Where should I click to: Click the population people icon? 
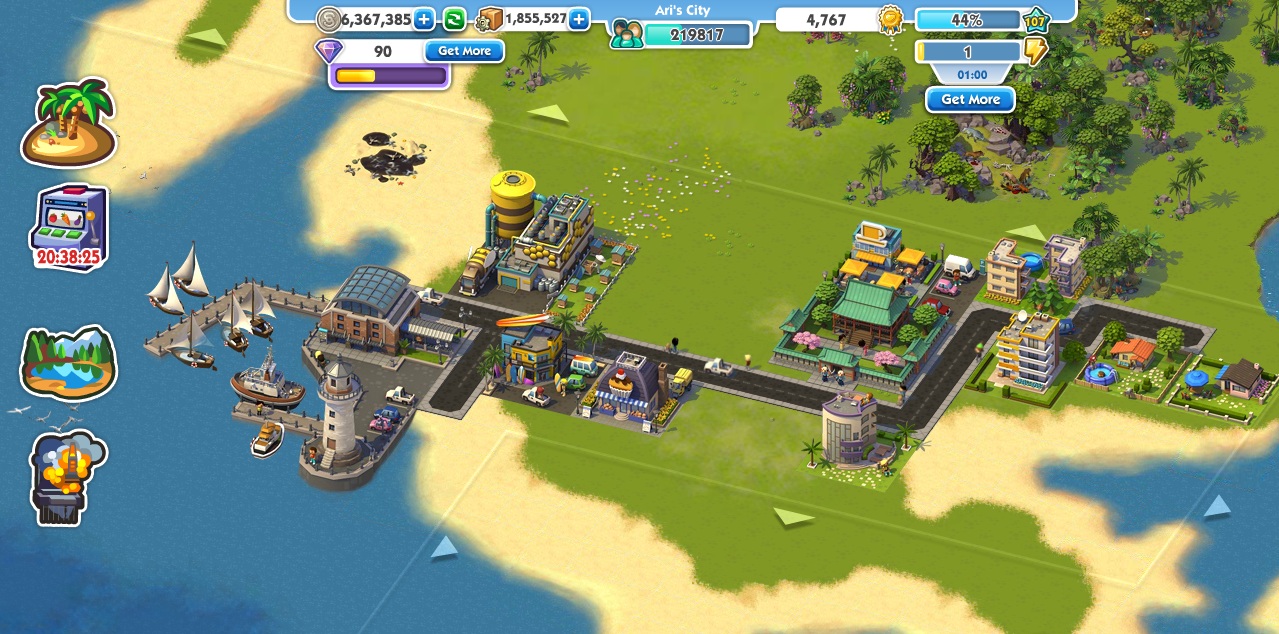coord(627,35)
